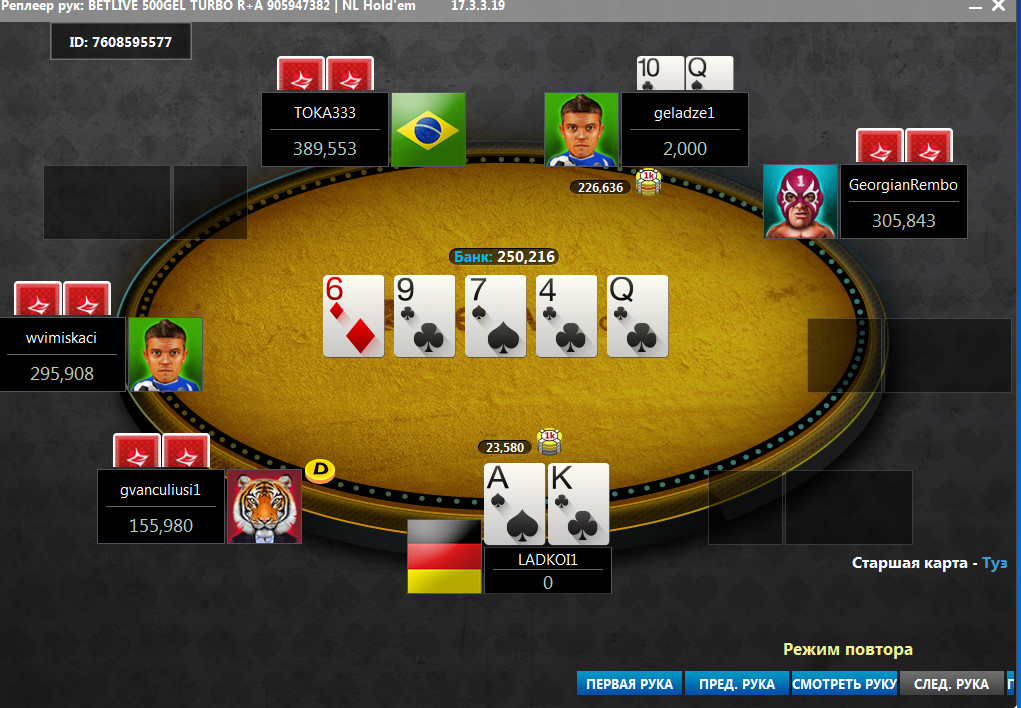Click gvanculiusi1's tiger avatar

click(x=265, y=506)
